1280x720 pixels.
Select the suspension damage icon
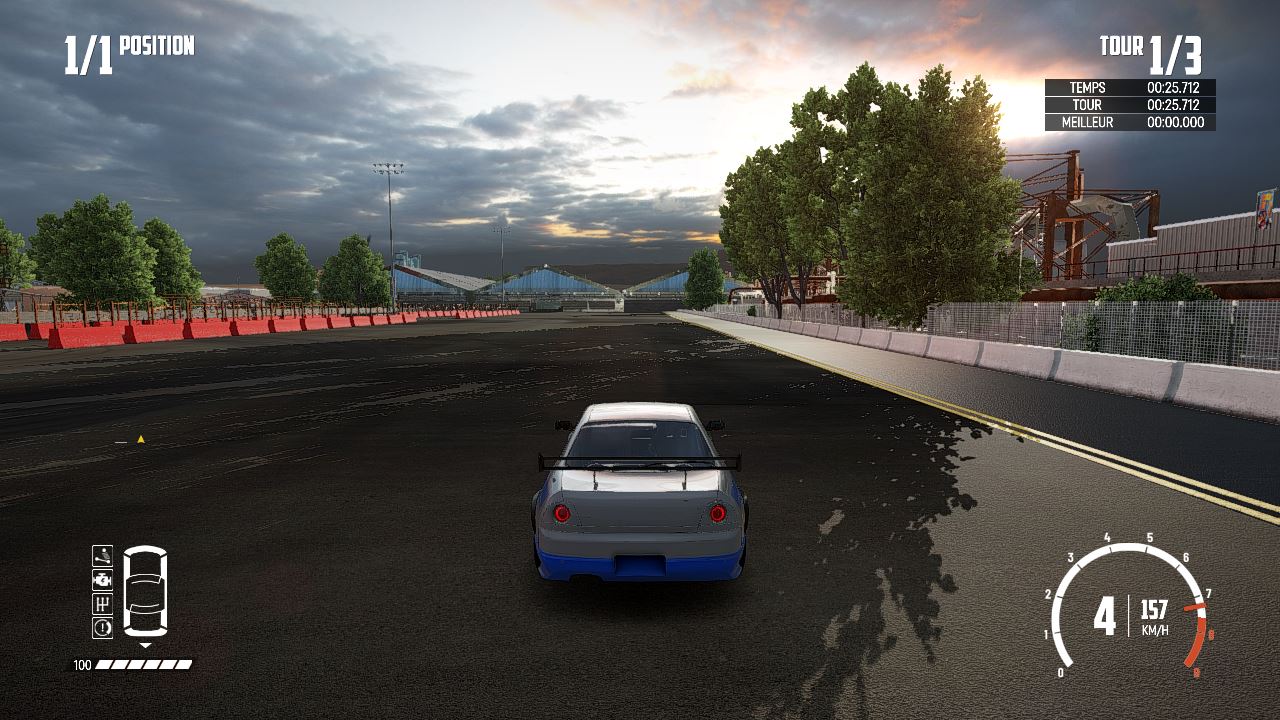point(102,557)
